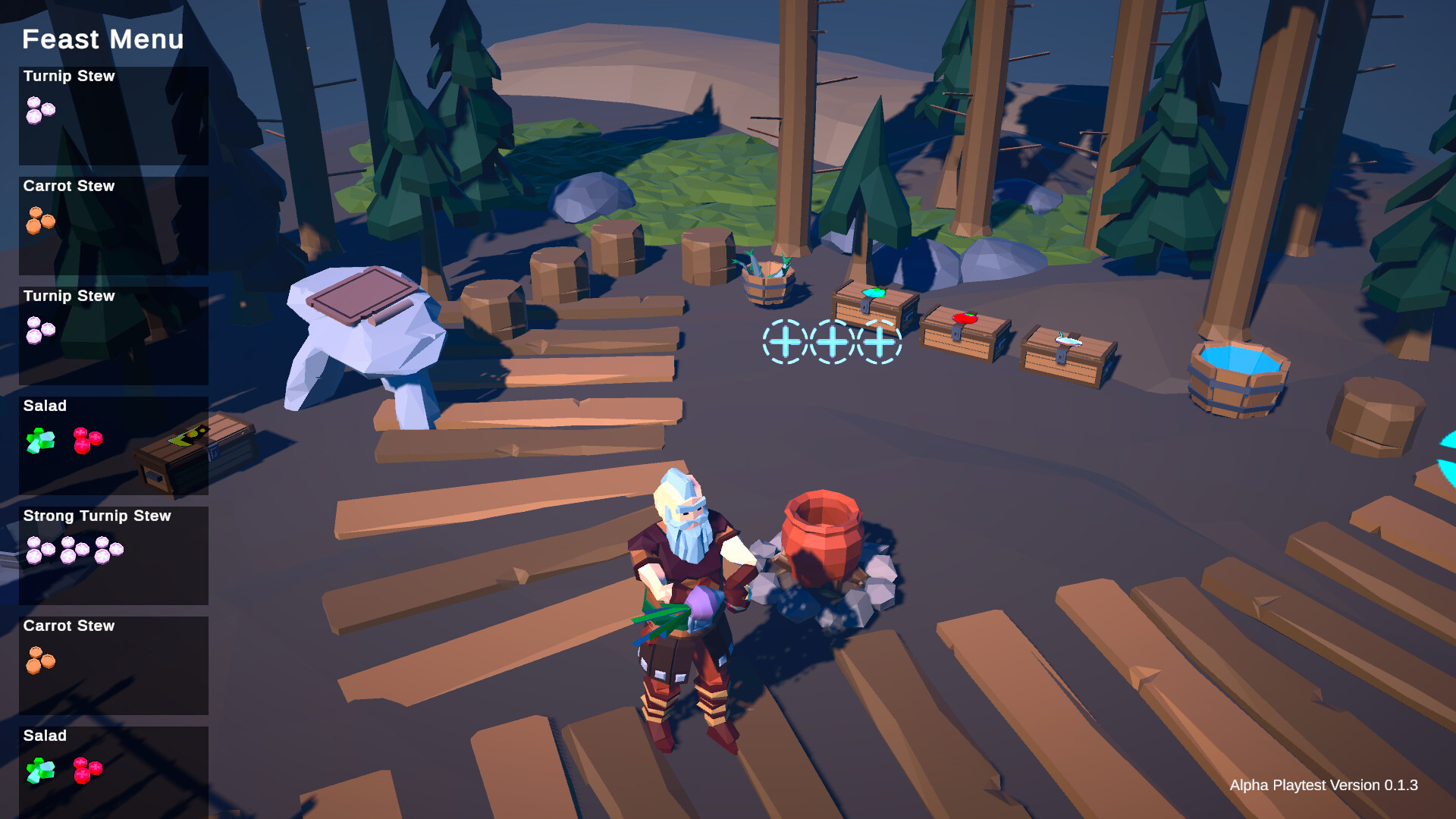Select the Strong Turnip Stew menu entry
This screenshot has height=819, width=1456.
click(112, 554)
